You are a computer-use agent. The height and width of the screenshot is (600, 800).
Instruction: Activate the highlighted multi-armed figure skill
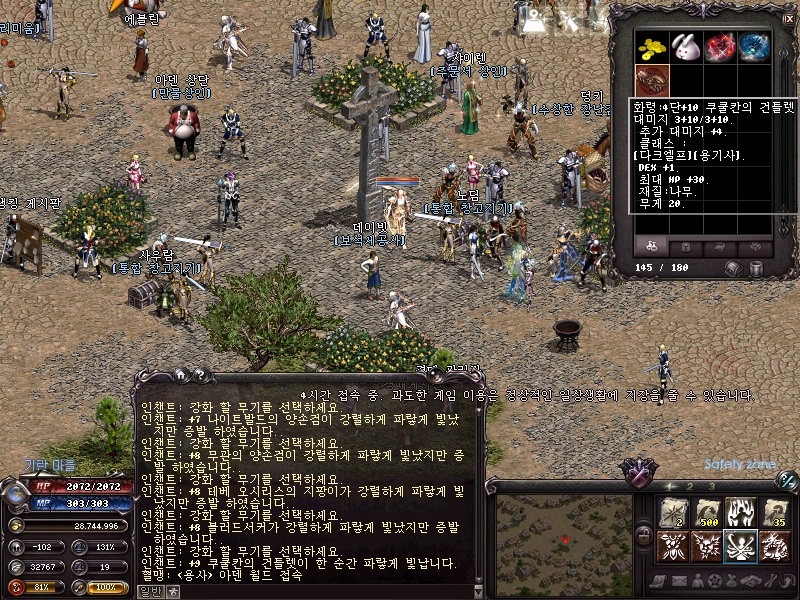pos(740,546)
